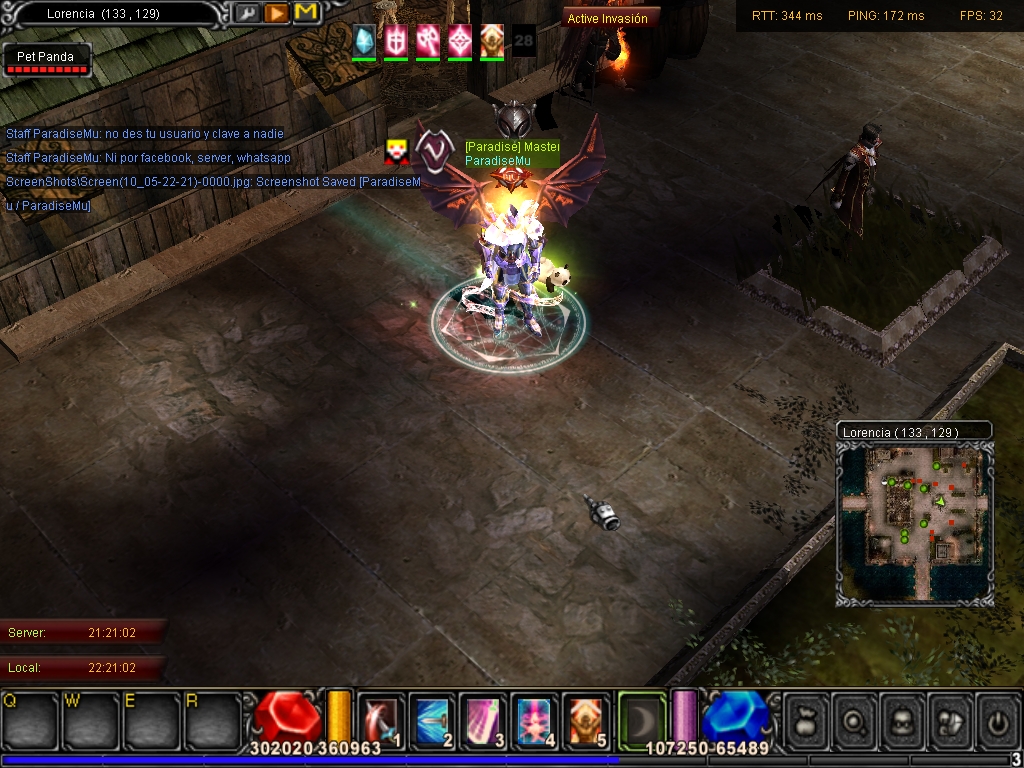Open the yellow M map button
The height and width of the screenshot is (768, 1024).
click(306, 14)
